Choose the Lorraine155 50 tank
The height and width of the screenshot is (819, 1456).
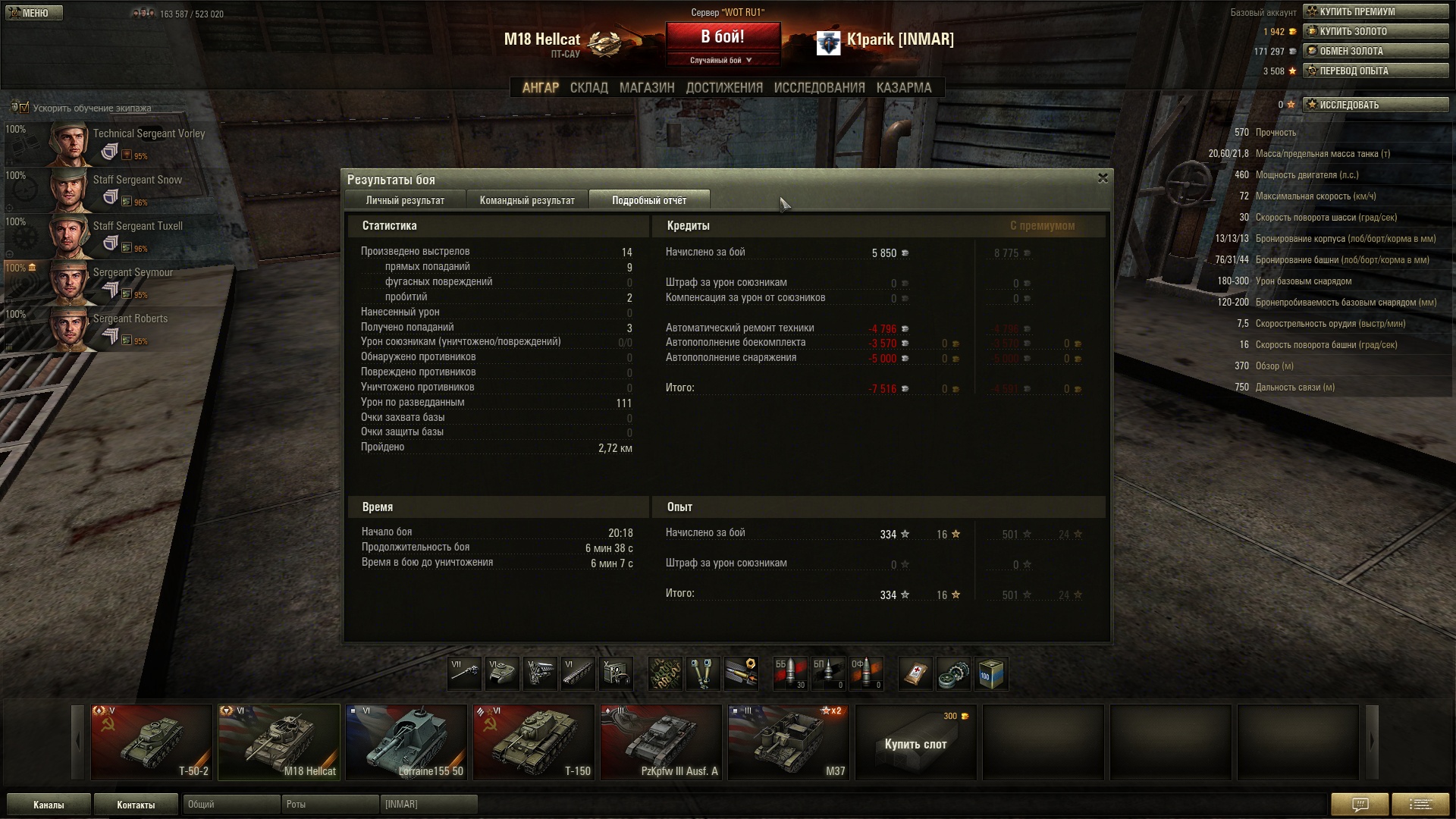point(406,742)
